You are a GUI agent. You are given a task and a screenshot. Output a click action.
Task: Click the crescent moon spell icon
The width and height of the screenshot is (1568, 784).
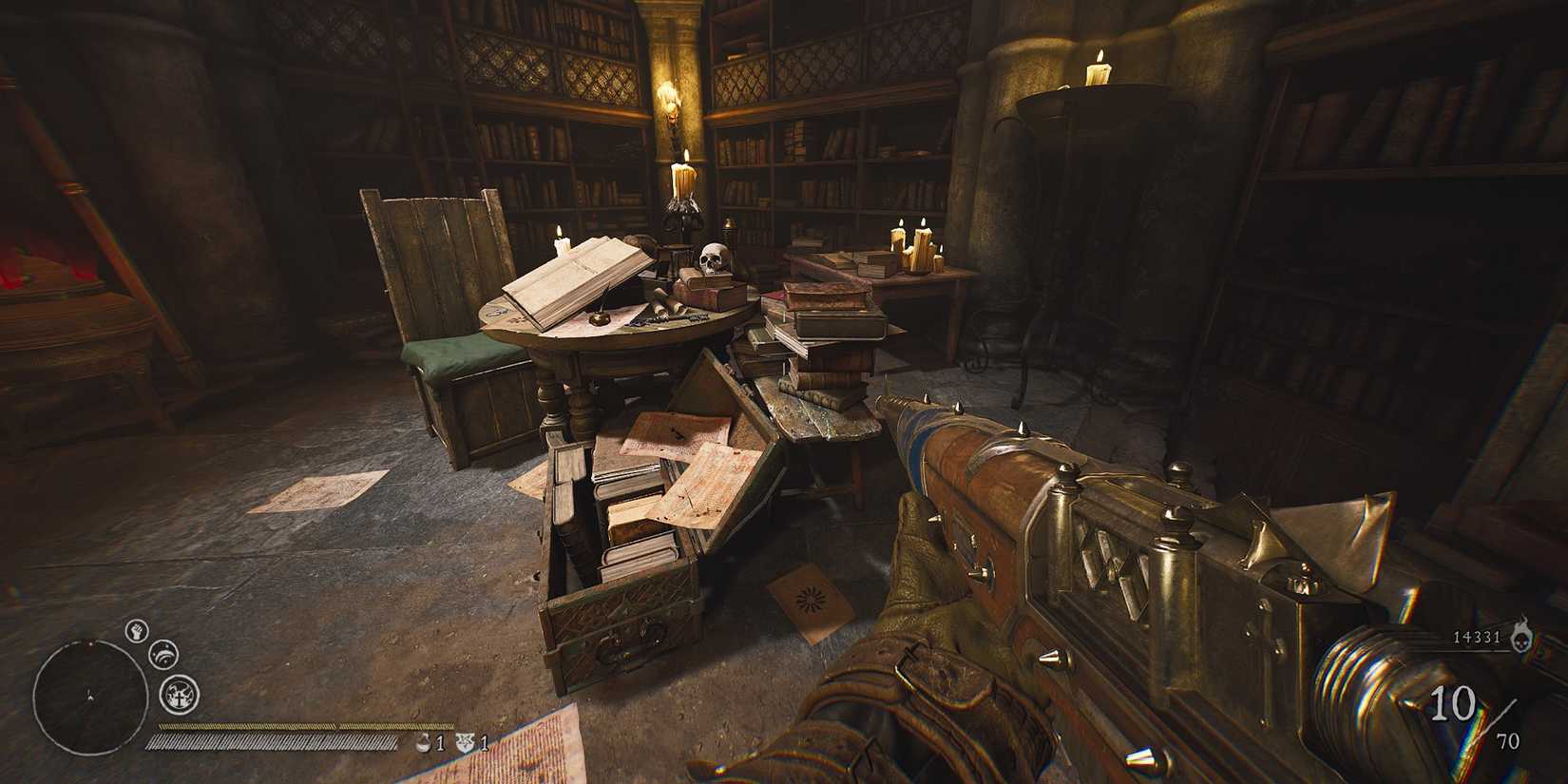pyautogui.click(x=163, y=654)
